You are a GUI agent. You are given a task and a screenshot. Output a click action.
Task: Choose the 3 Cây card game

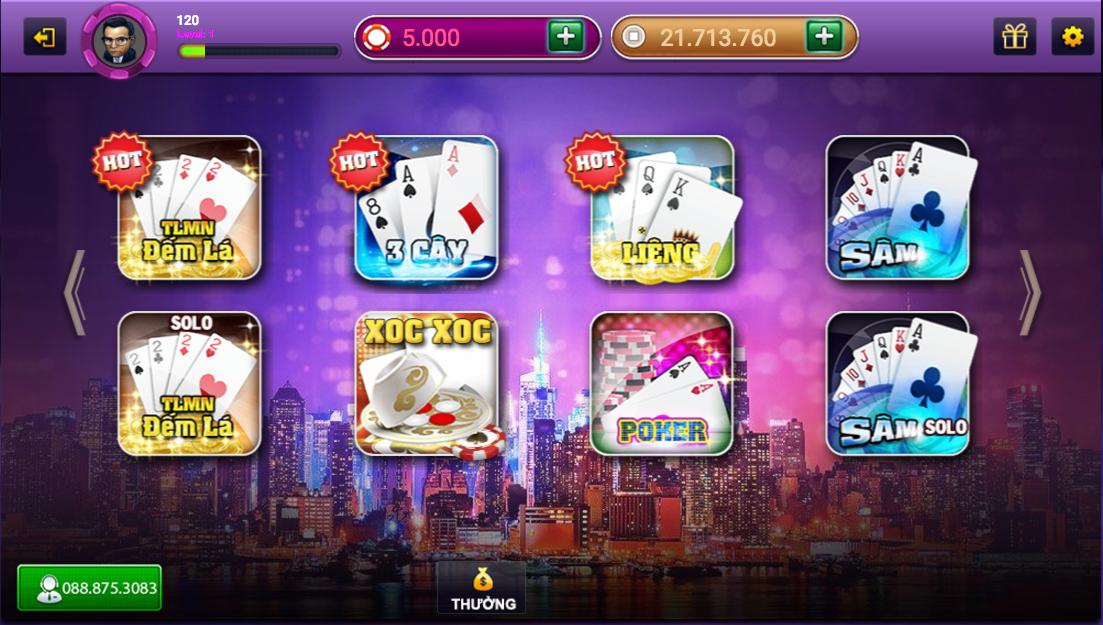point(426,208)
